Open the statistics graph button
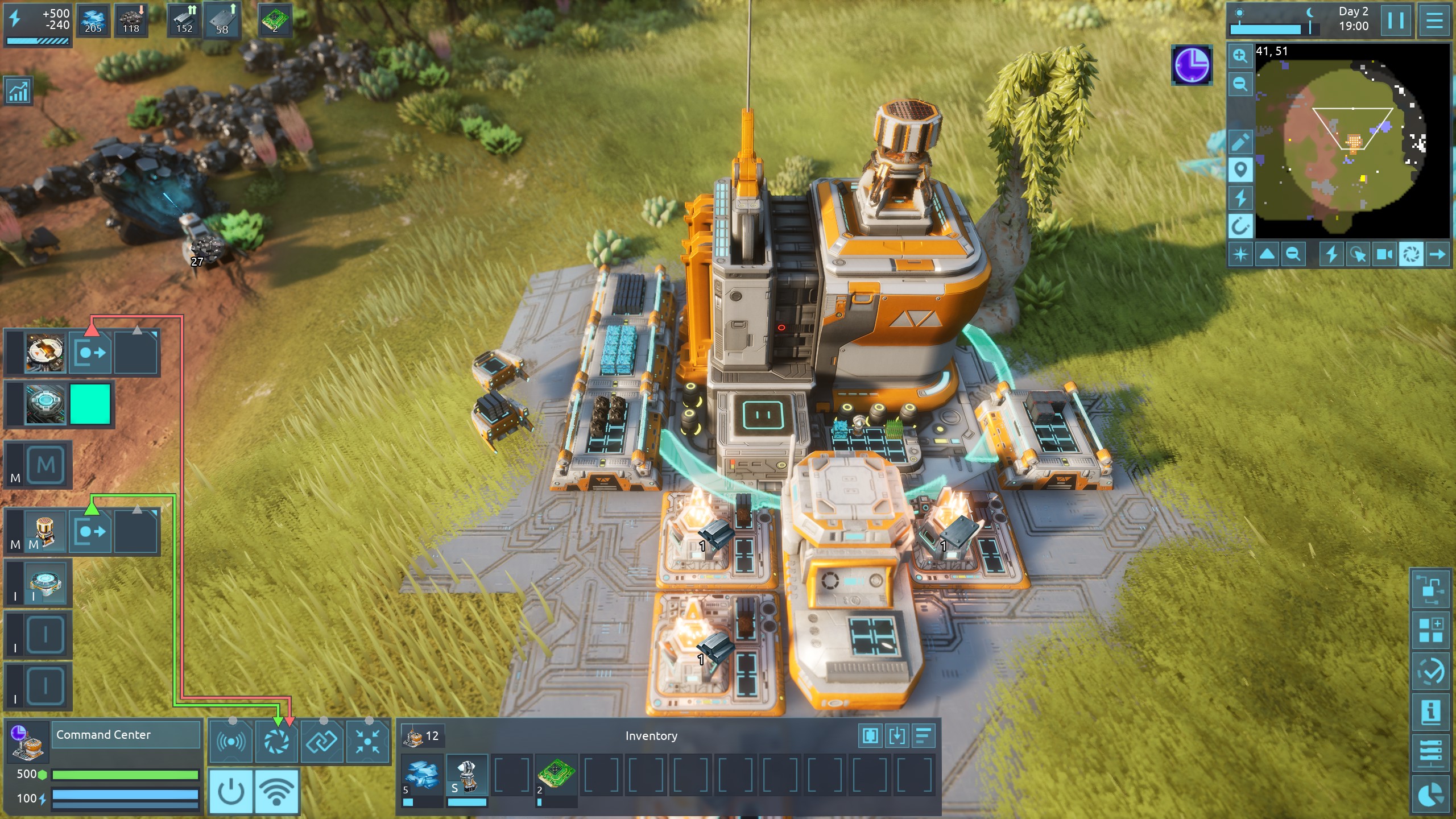This screenshot has height=819, width=1456. [18, 91]
